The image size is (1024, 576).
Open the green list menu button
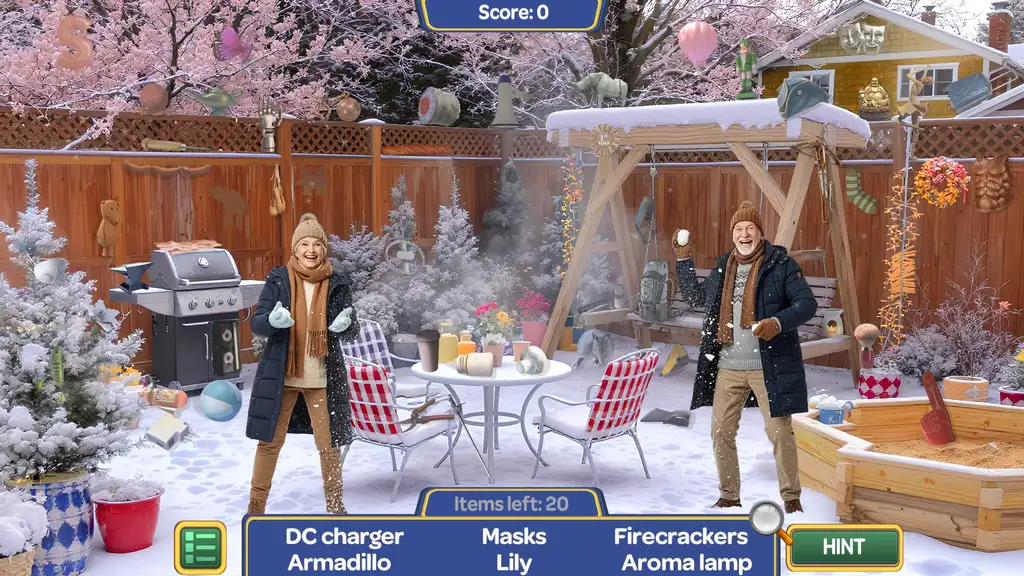click(200, 547)
